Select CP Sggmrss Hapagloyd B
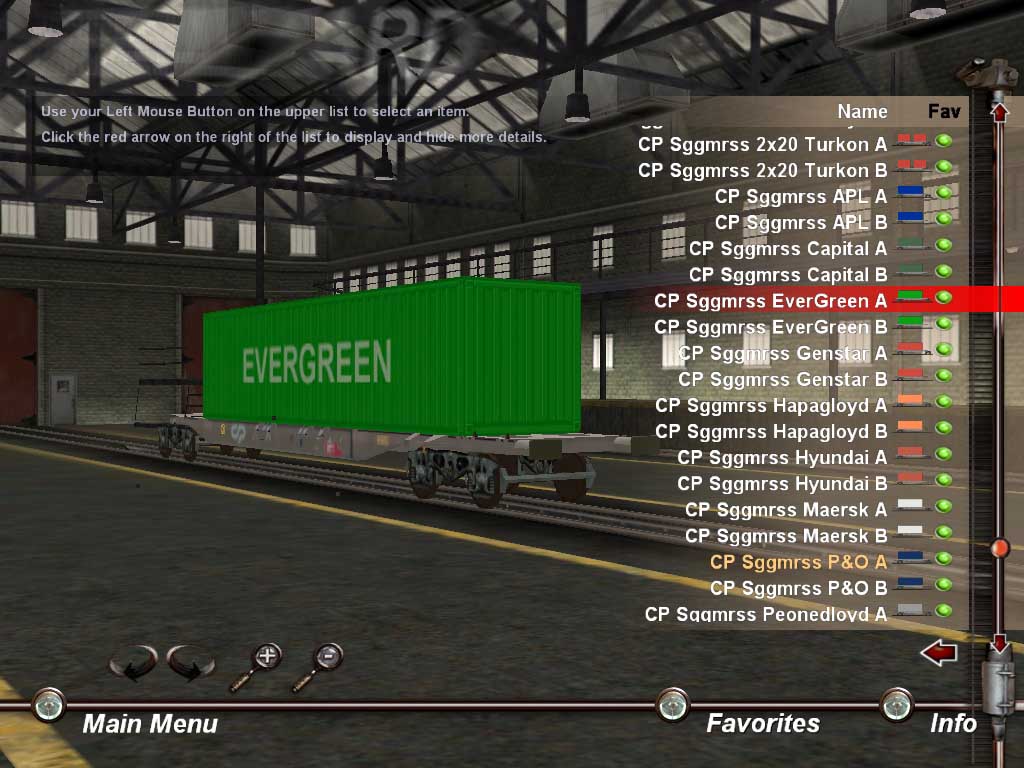The width and height of the screenshot is (1024, 768). click(x=770, y=431)
